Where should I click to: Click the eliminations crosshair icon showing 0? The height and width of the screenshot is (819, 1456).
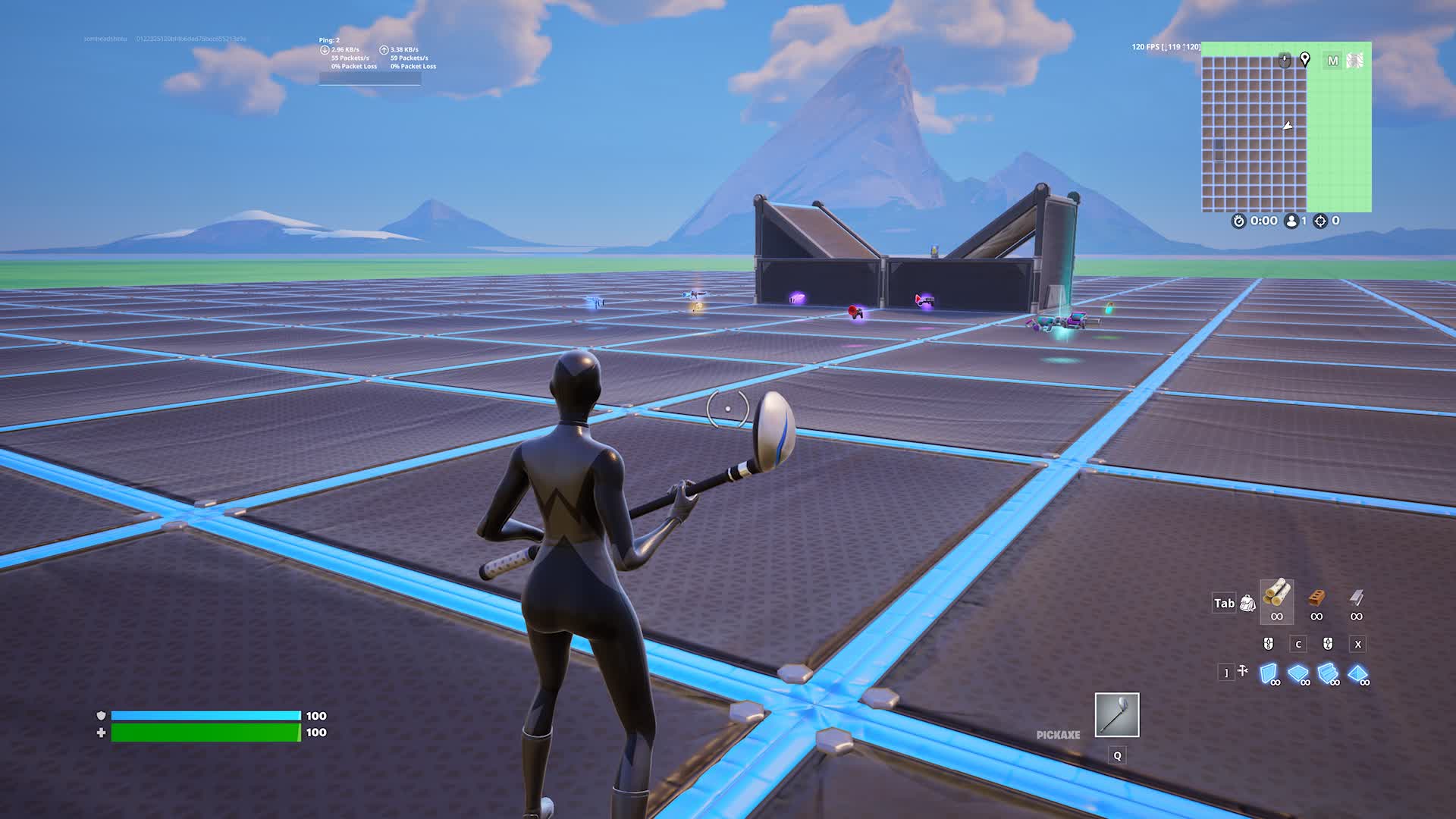click(1321, 221)
